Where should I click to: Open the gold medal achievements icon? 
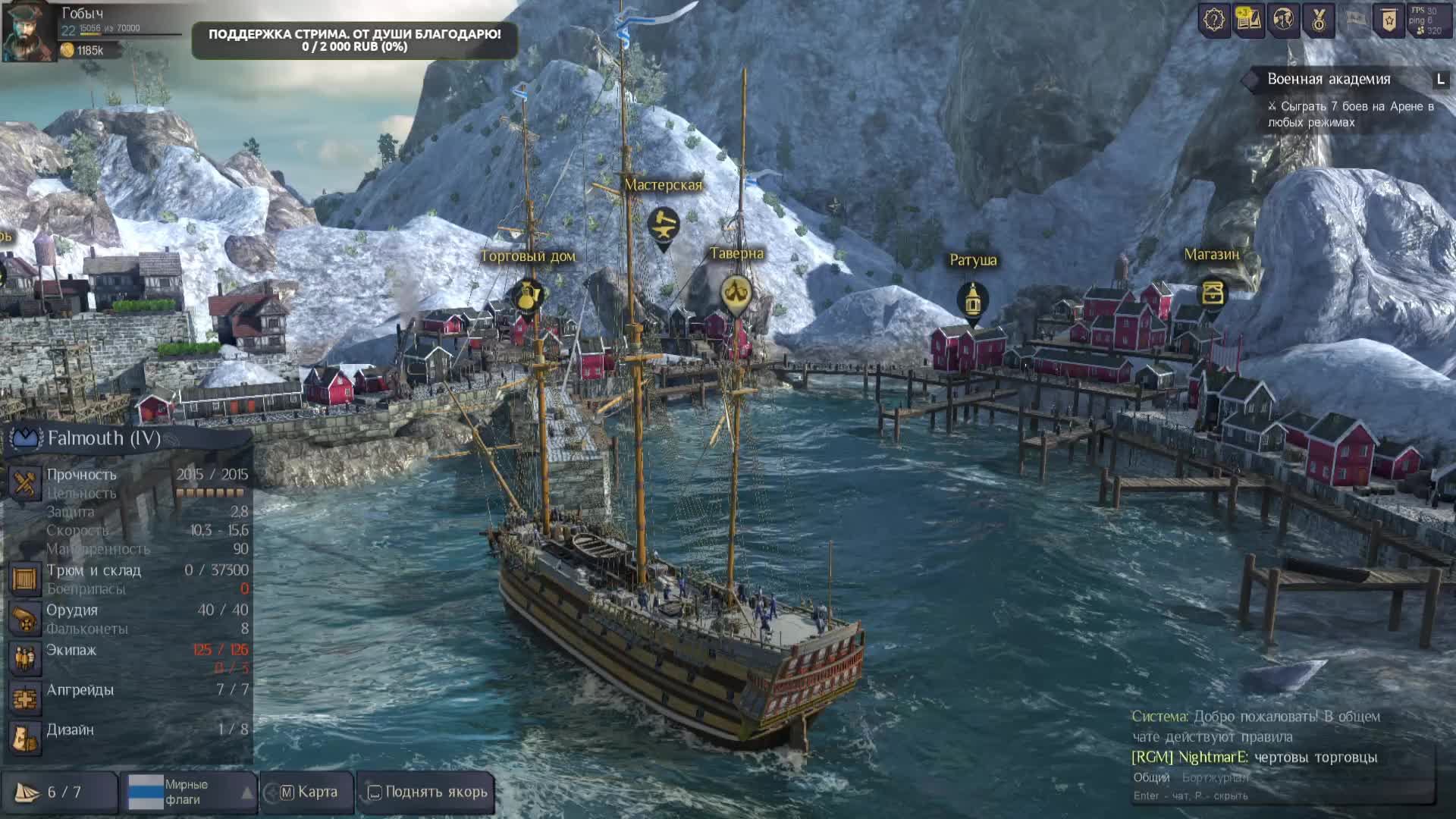[1319, 20]
